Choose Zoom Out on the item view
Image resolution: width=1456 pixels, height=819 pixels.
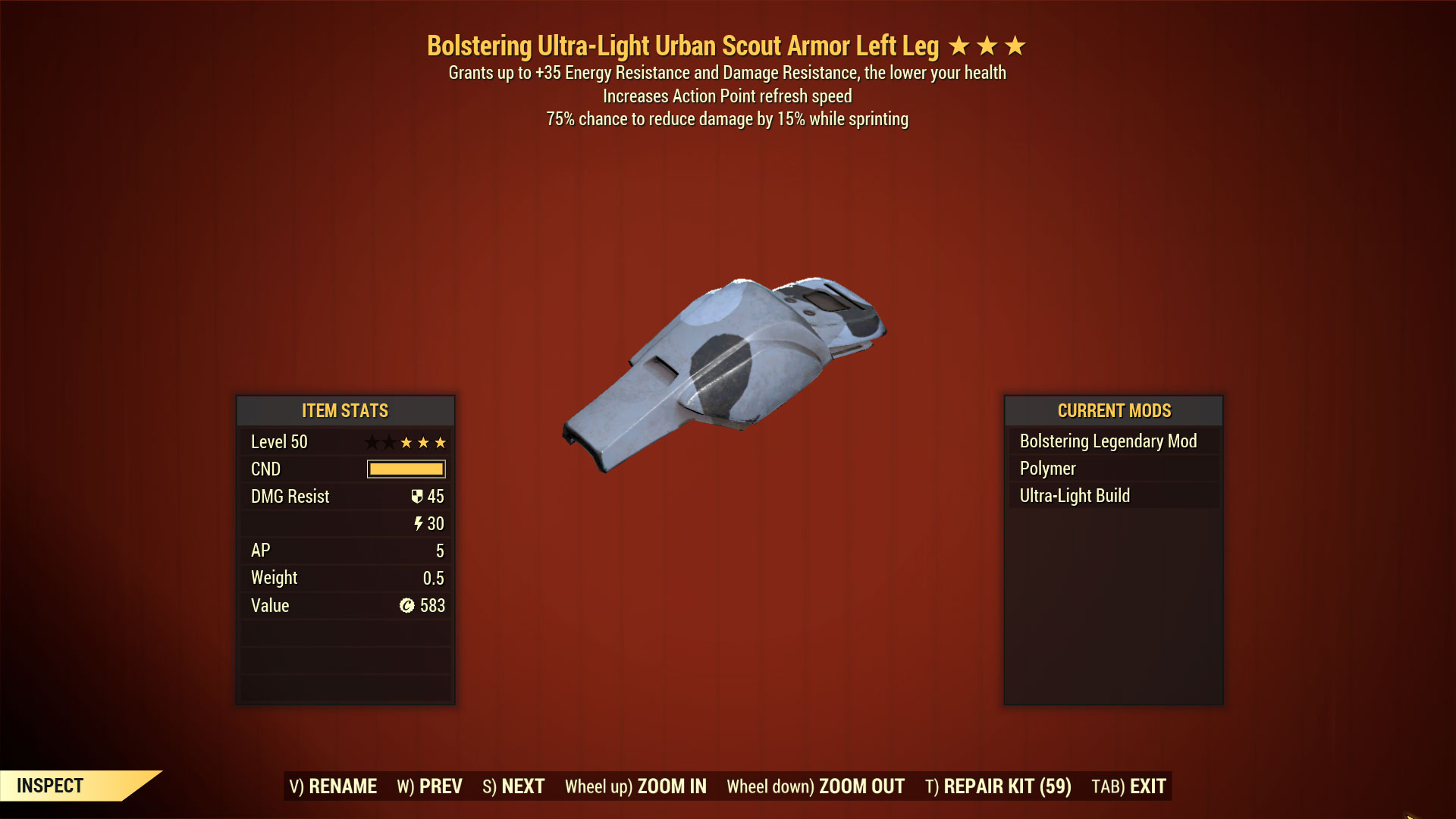tap(815, 786)
